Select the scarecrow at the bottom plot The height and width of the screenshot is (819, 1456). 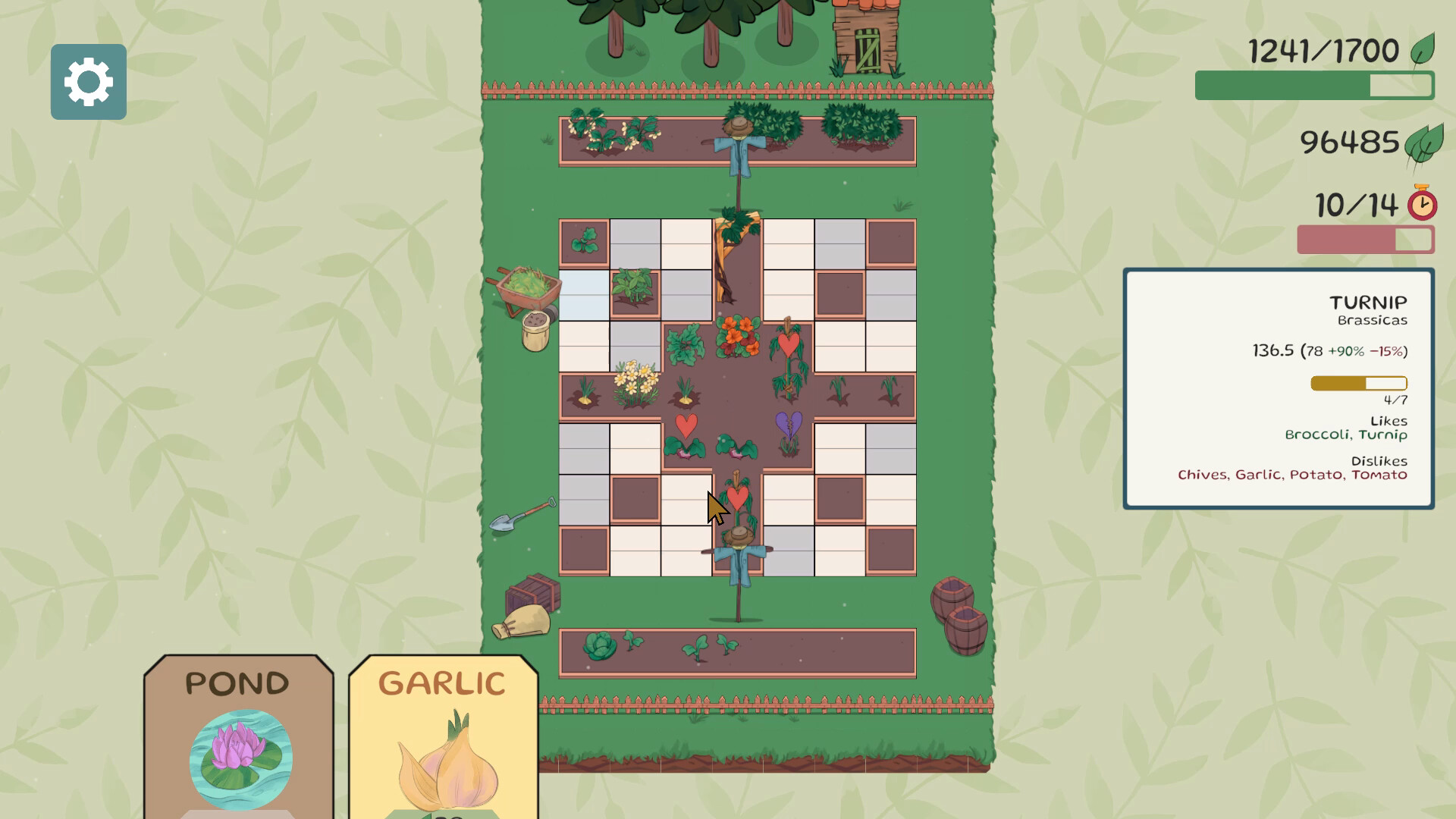pos(739,550)
